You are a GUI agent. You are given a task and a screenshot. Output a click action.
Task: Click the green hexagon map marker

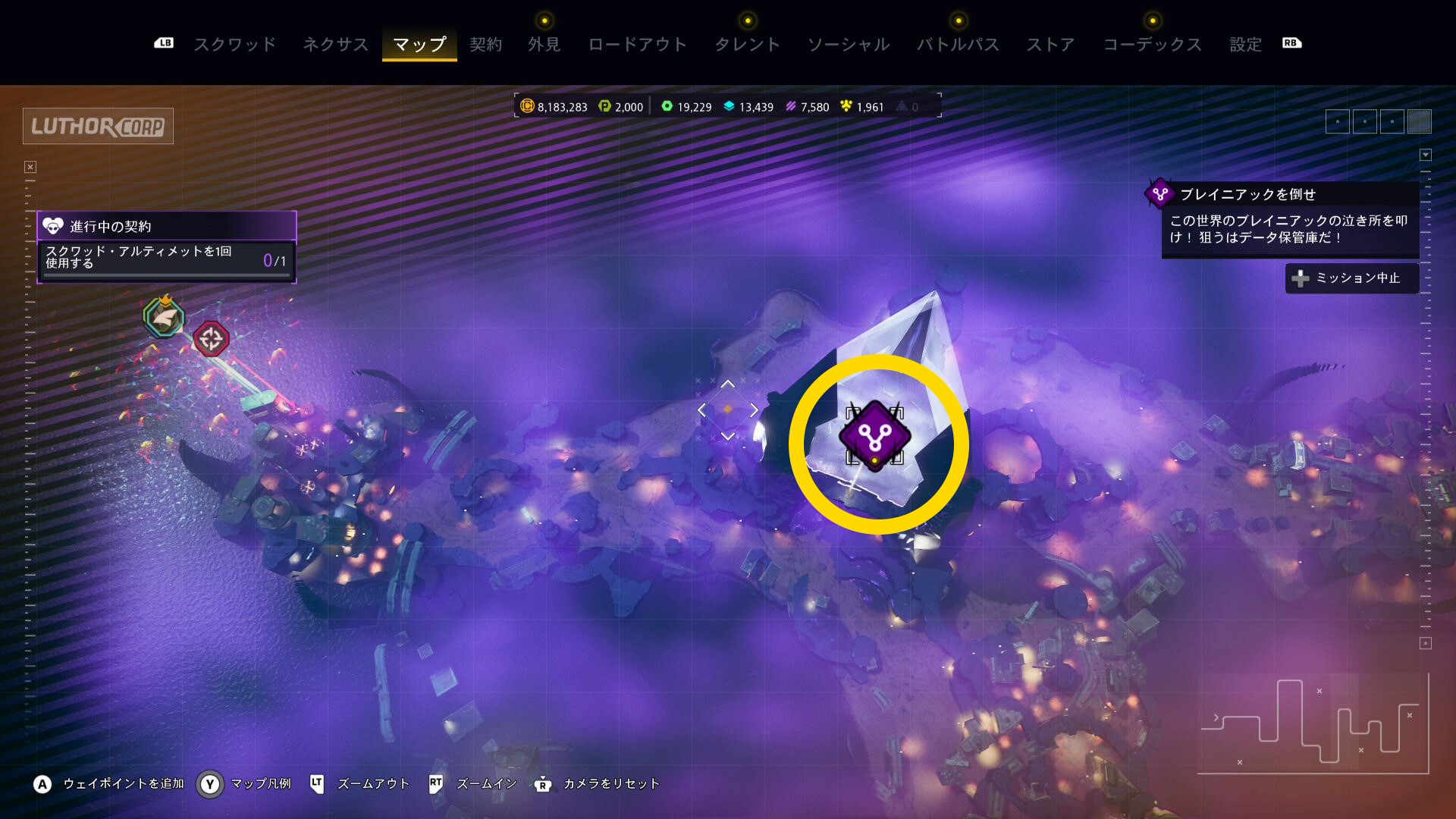pos(164,317)
